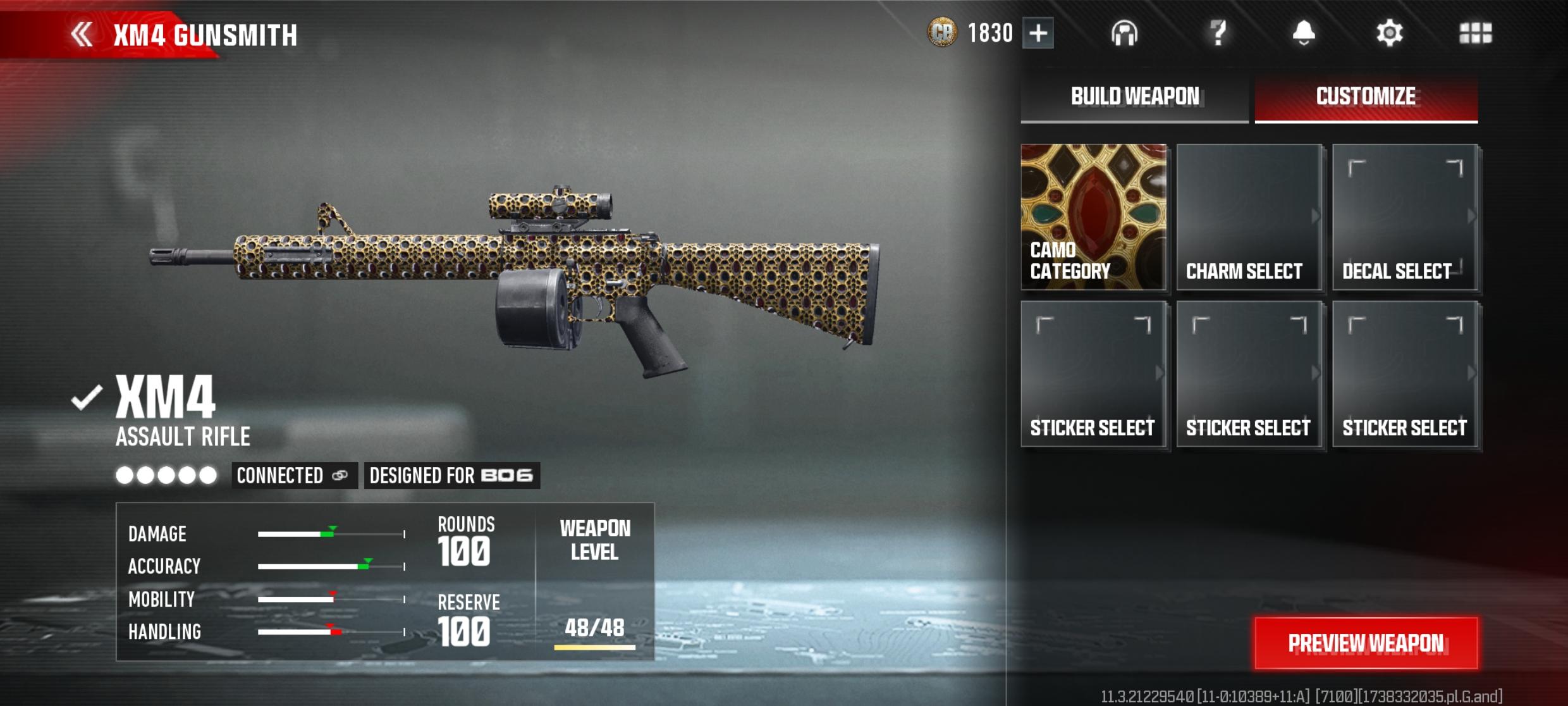Open the headset audio icon

click(x=1124, y=33)
